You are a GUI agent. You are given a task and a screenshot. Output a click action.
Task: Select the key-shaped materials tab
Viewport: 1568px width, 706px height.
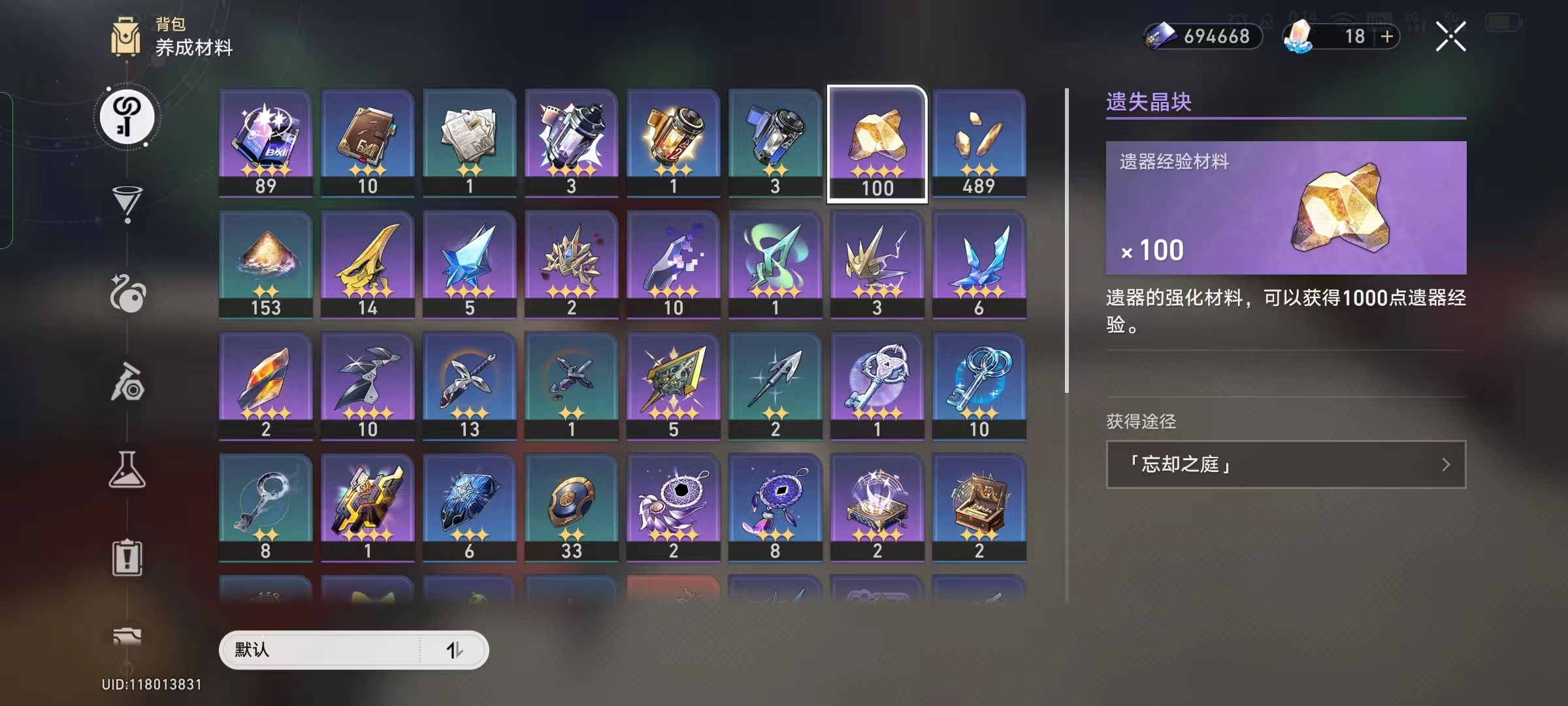click(127, 118)
